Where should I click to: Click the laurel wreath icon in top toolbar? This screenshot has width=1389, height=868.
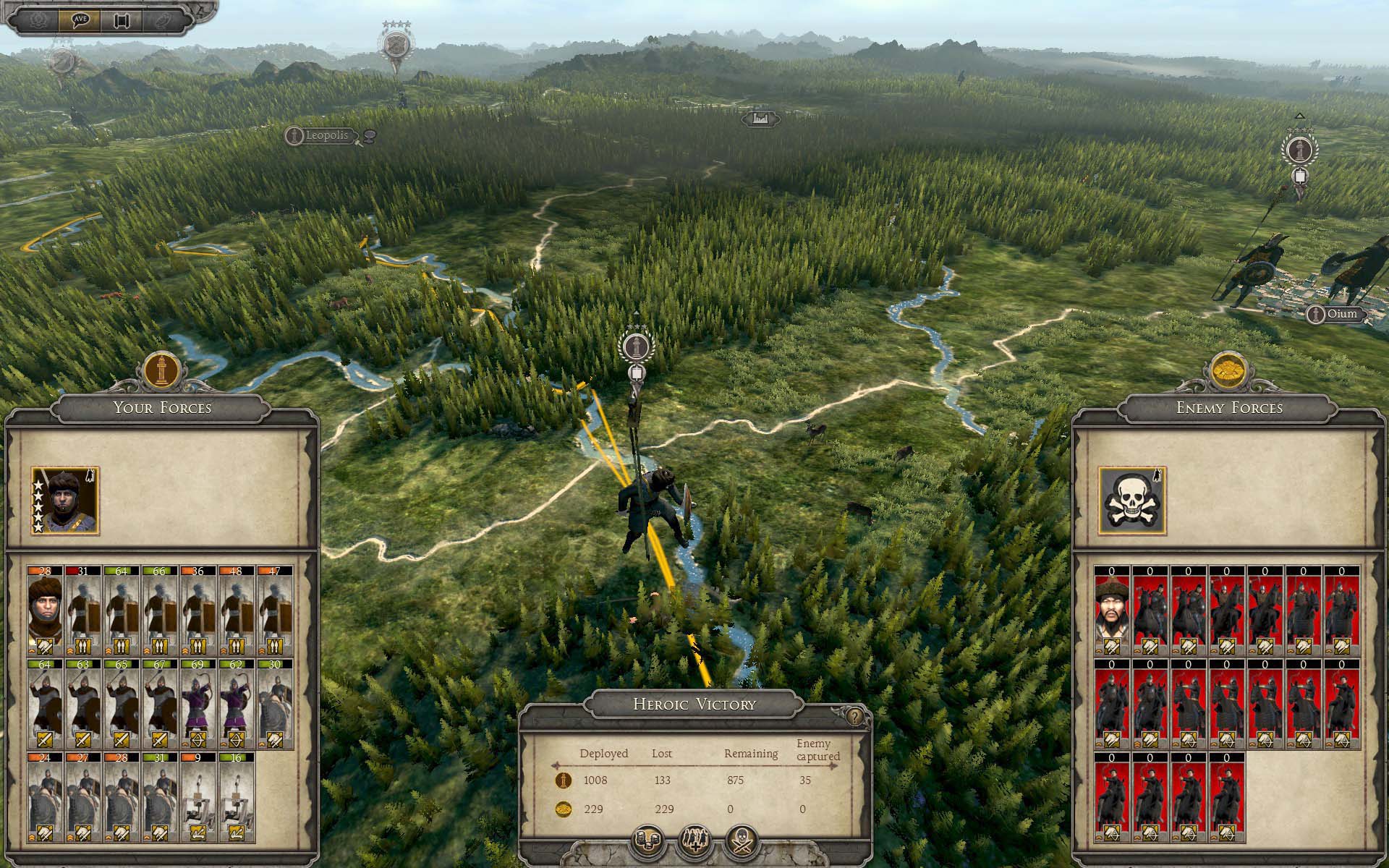coord(38,20)
